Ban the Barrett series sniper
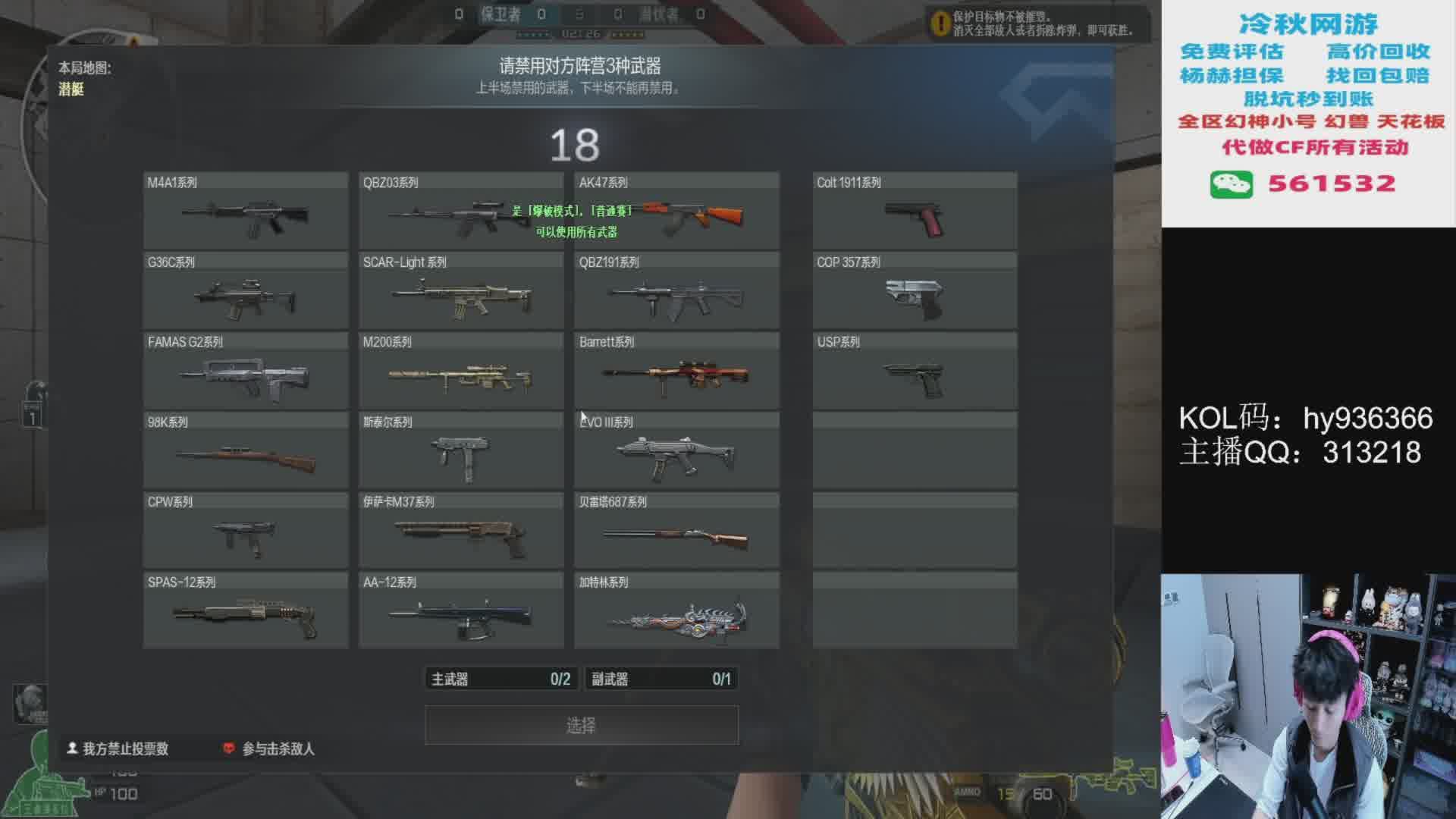The width and height of the screenshot is (1456, 819). [x=676, y=372]
